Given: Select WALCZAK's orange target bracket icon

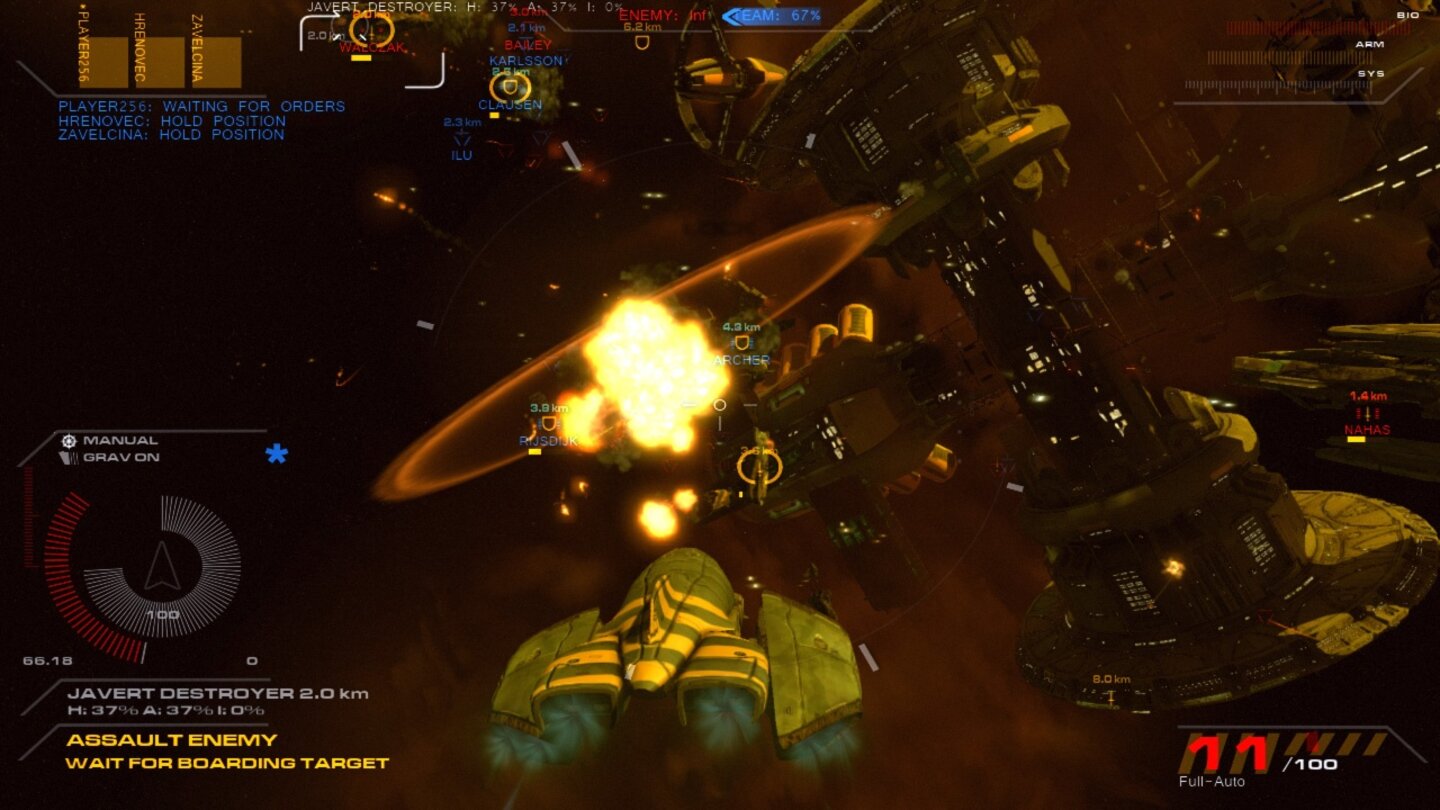Looking at the screenshot, I should 371,30.
